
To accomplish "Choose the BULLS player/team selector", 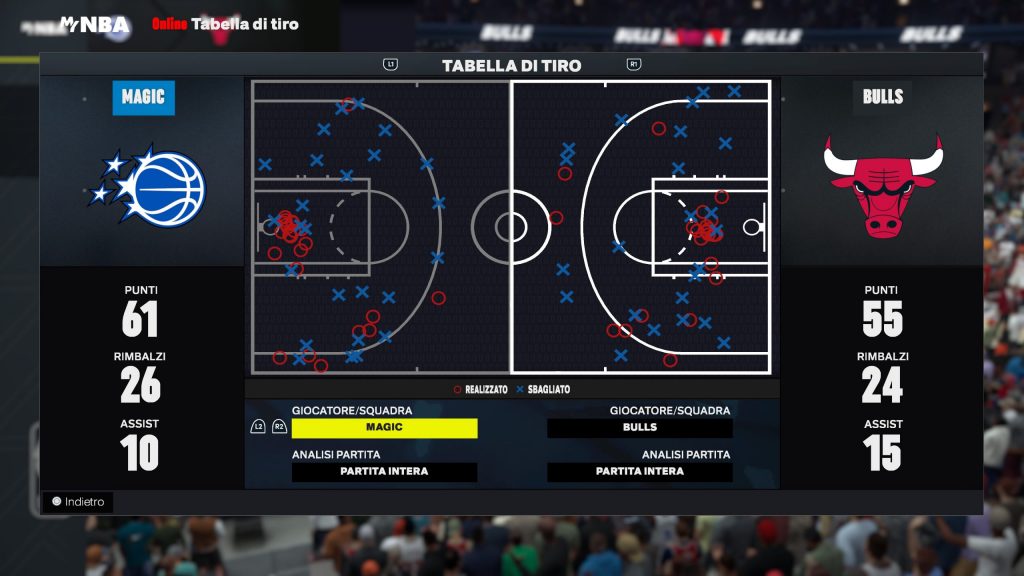I will click(x=640, y=427).
